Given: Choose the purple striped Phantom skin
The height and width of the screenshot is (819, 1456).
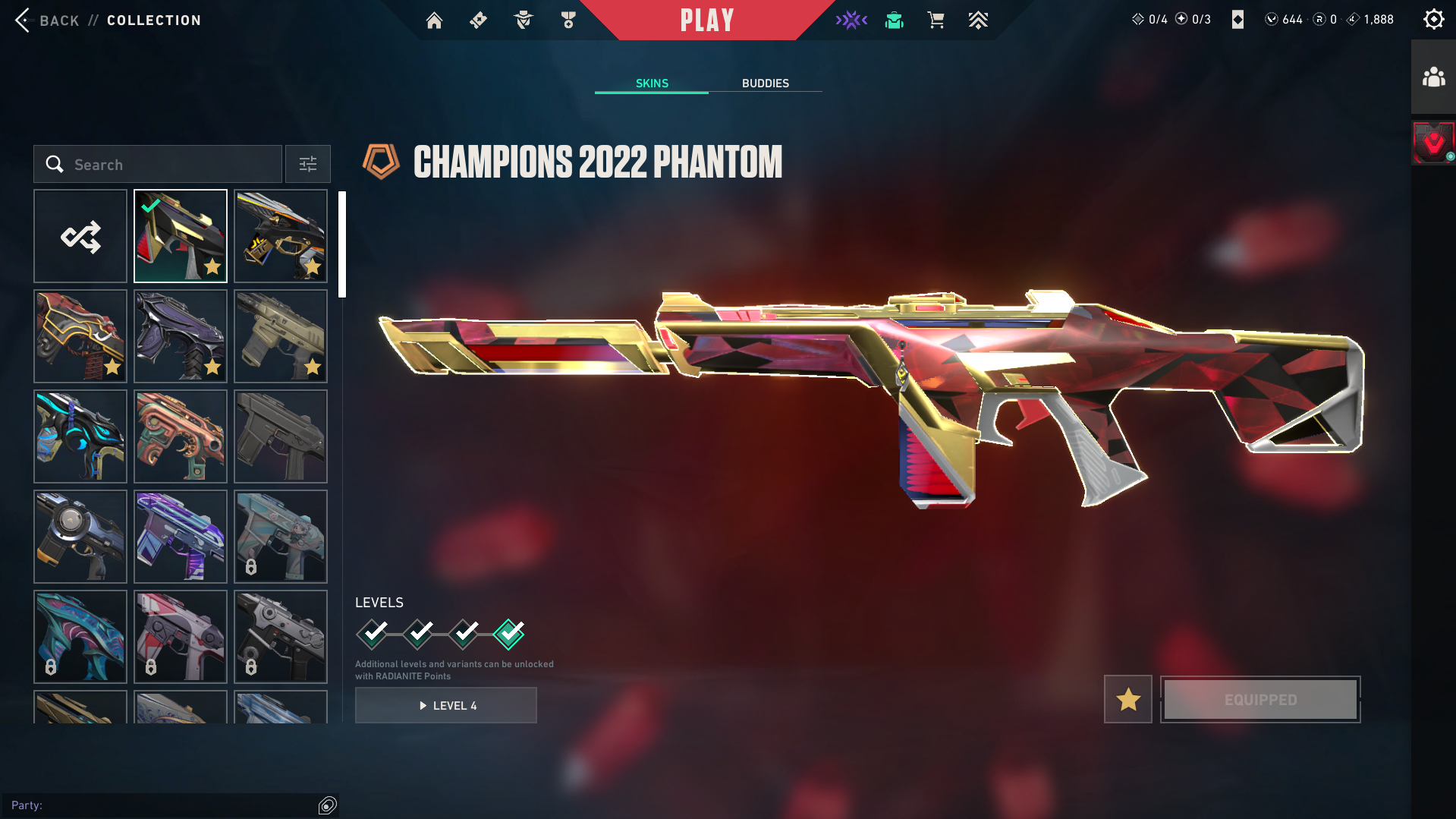Looking at the screenshot, I should (x=181, y=537).
